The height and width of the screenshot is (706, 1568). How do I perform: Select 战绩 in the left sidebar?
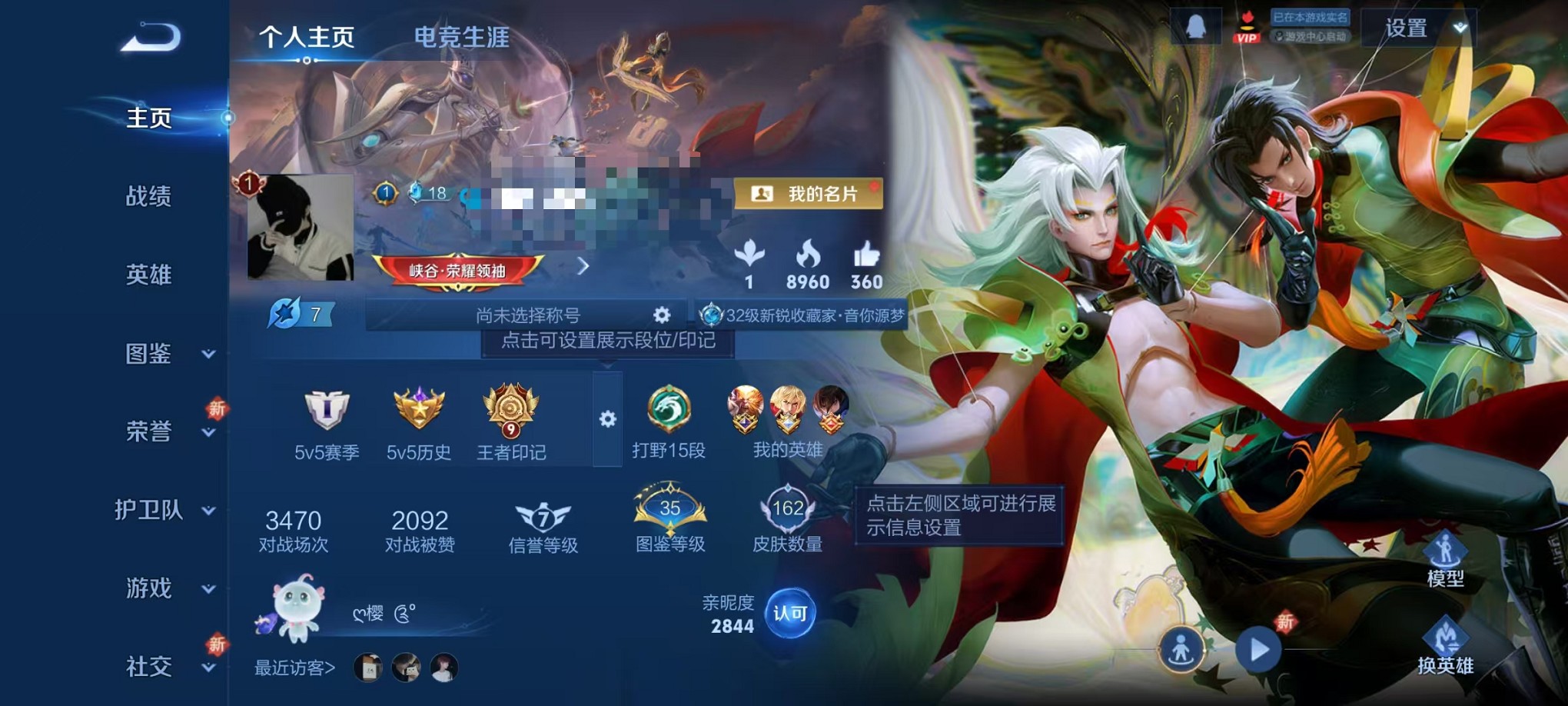[150, 198]
